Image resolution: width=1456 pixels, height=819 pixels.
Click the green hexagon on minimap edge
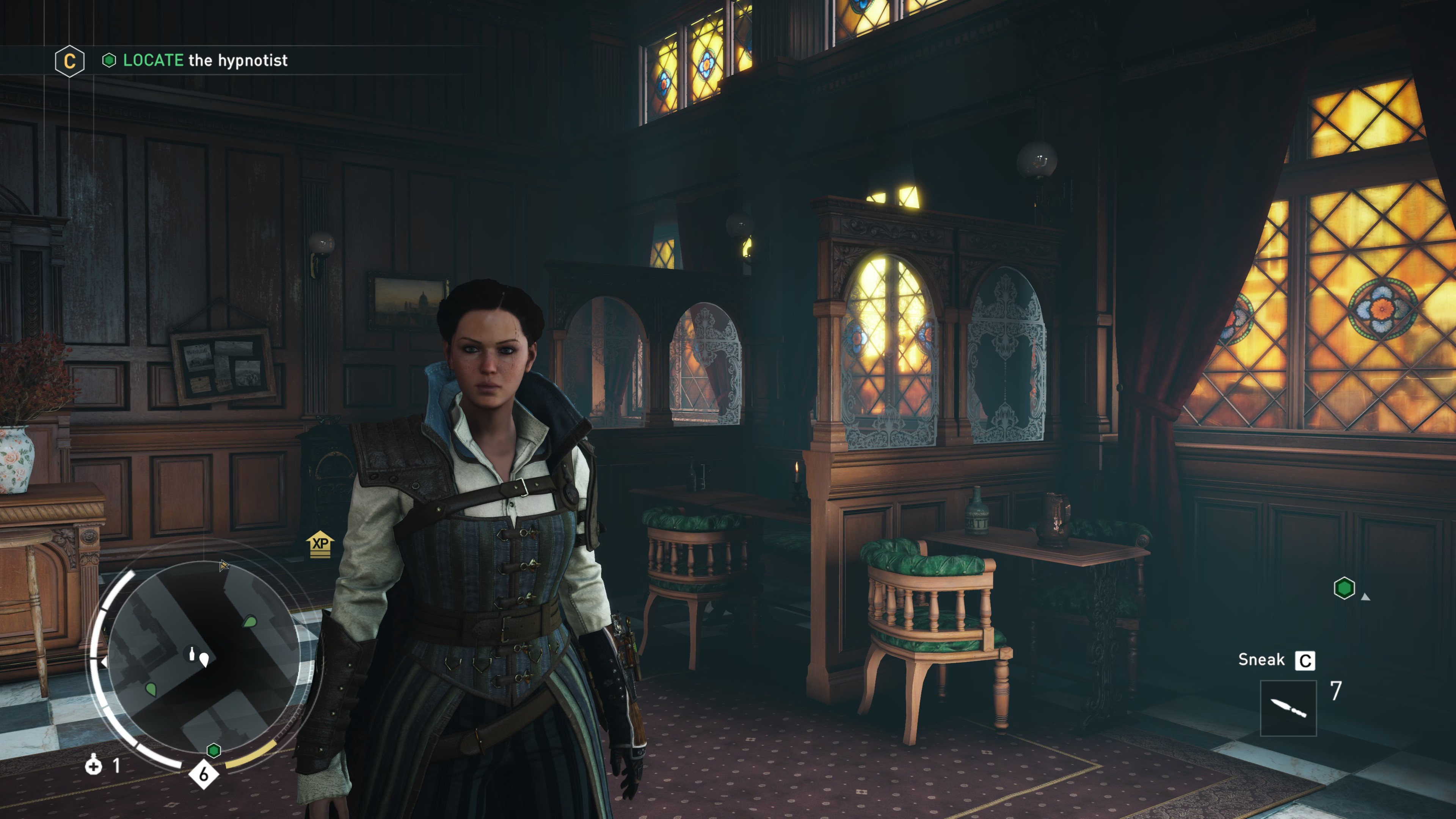[x=213, y=750]
